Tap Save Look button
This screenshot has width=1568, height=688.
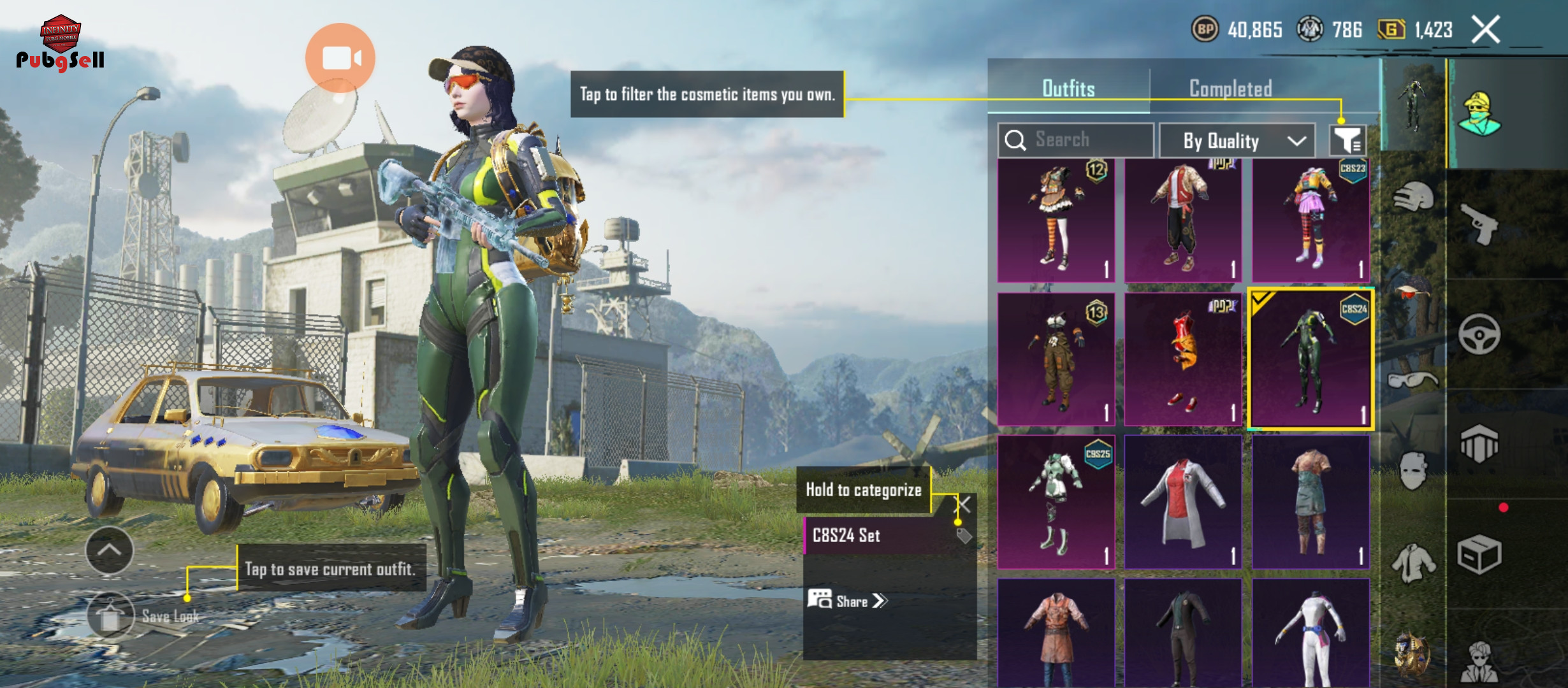pos(111,615)
